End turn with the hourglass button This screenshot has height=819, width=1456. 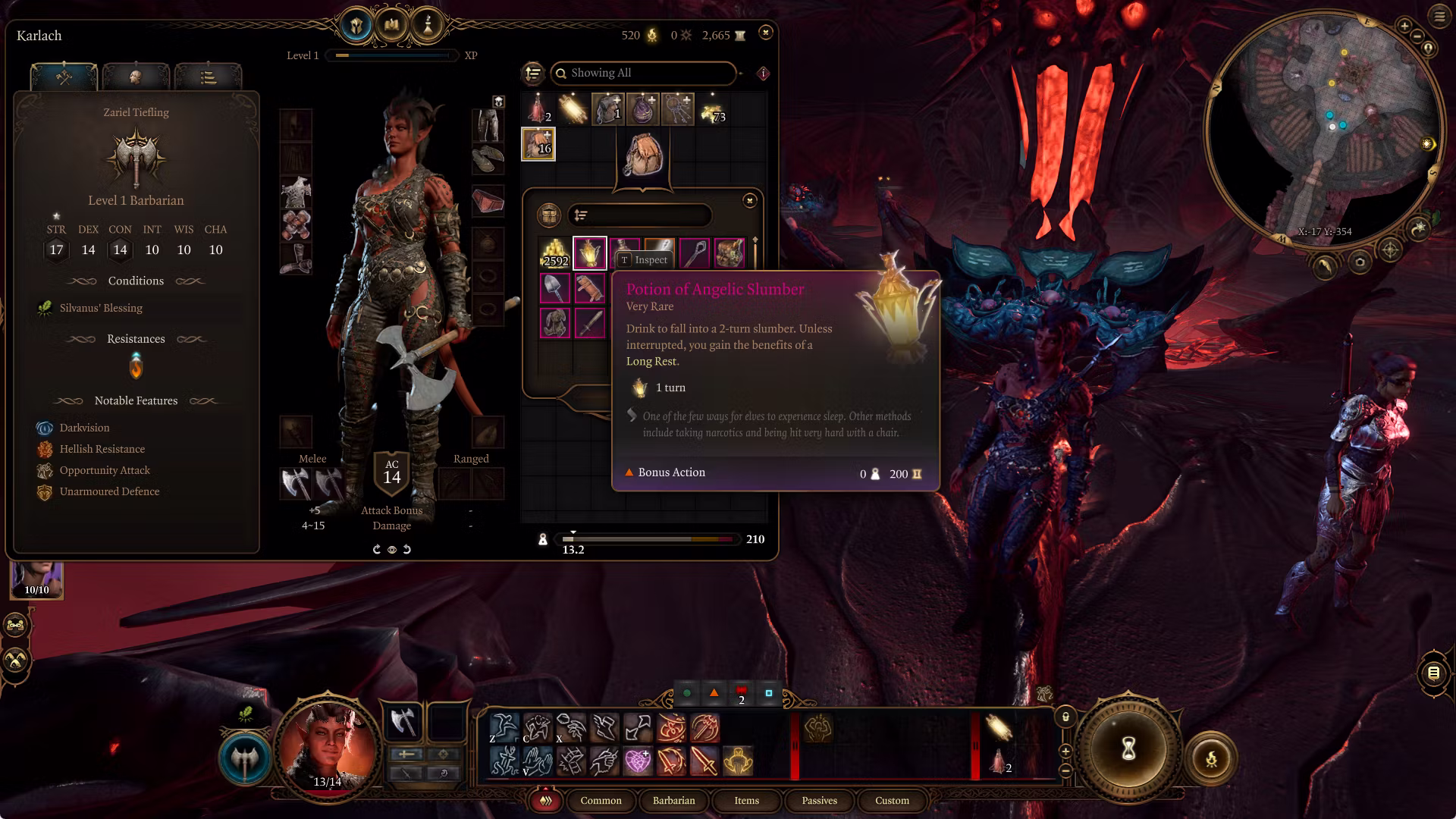pos(1128,749)
